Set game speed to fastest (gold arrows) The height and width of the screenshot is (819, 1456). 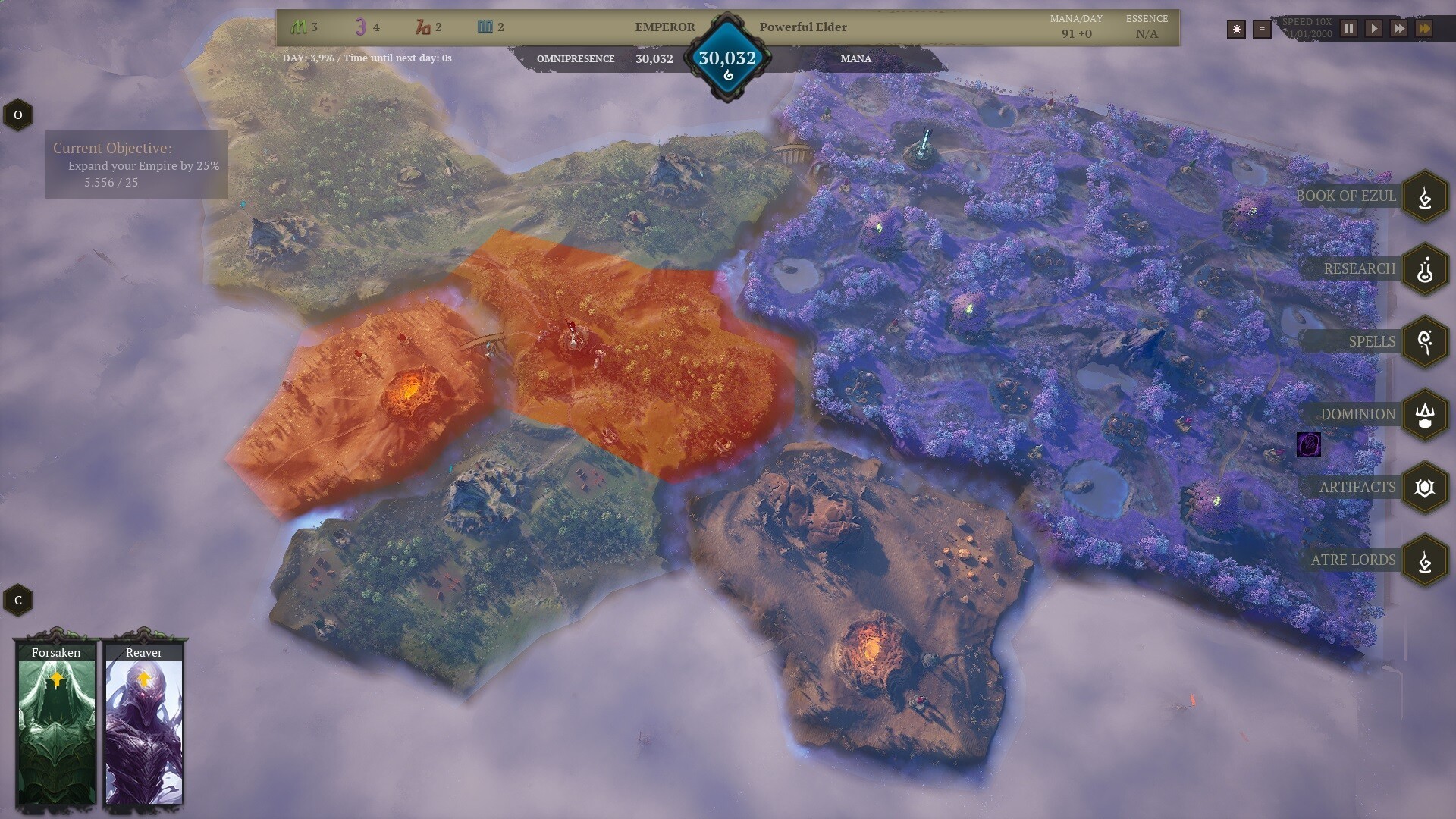click(1424, 29)
